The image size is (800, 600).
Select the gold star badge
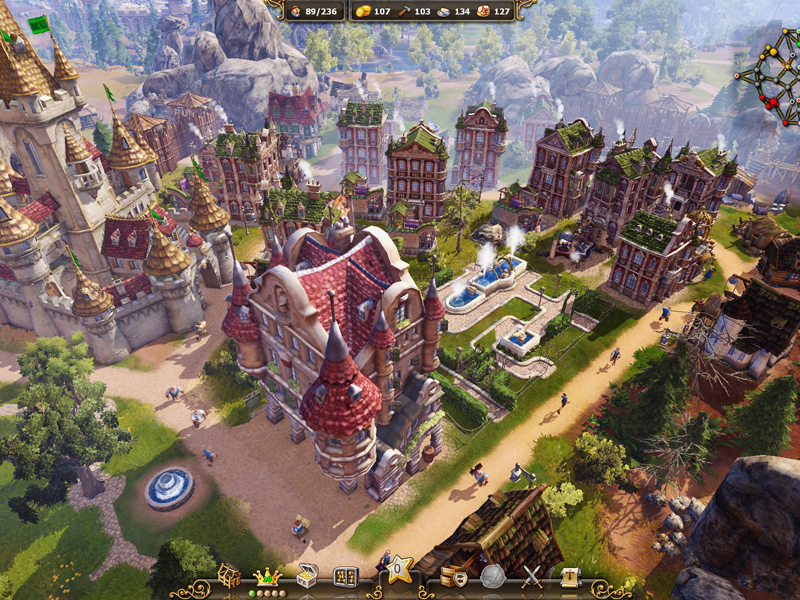point(400,572)
